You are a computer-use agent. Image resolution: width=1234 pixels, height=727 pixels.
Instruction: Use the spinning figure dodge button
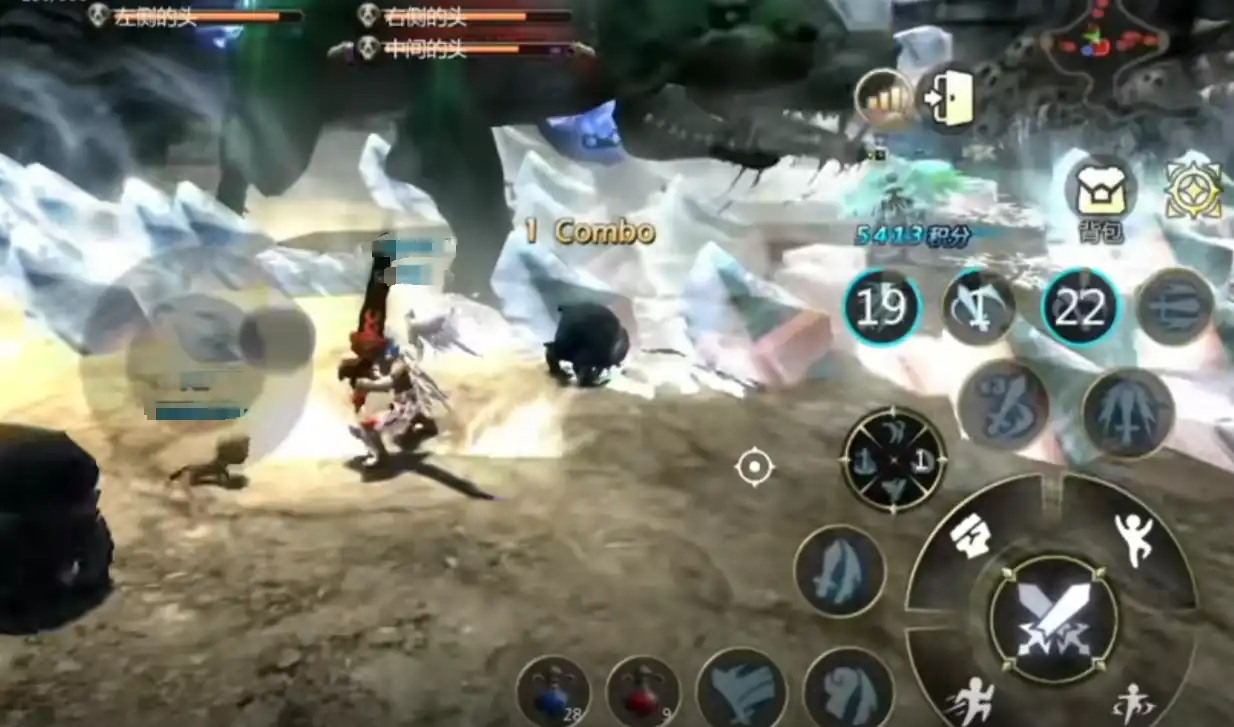[1132, 700]
